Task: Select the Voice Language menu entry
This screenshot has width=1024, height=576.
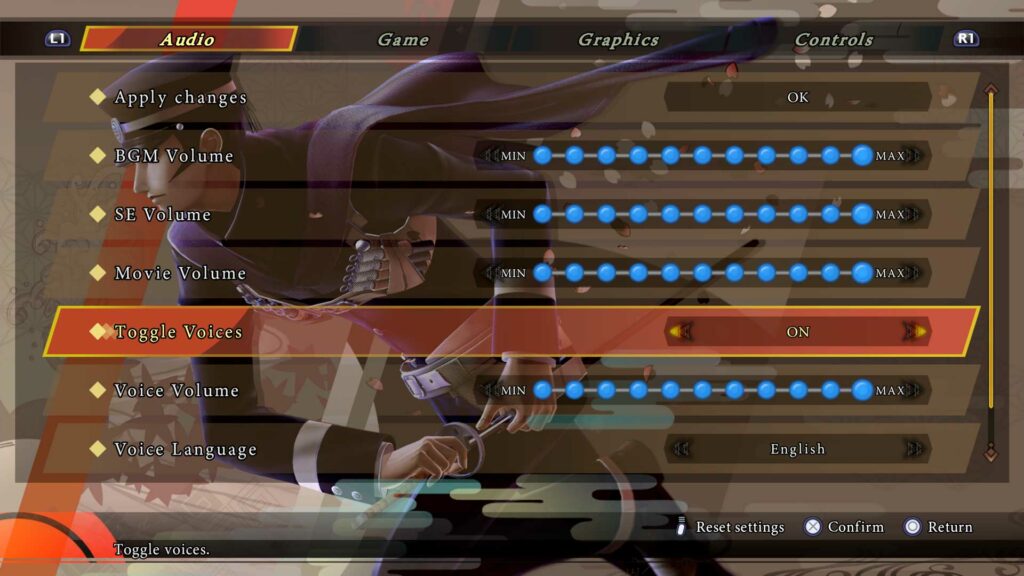Action: (x=185, y=450)
